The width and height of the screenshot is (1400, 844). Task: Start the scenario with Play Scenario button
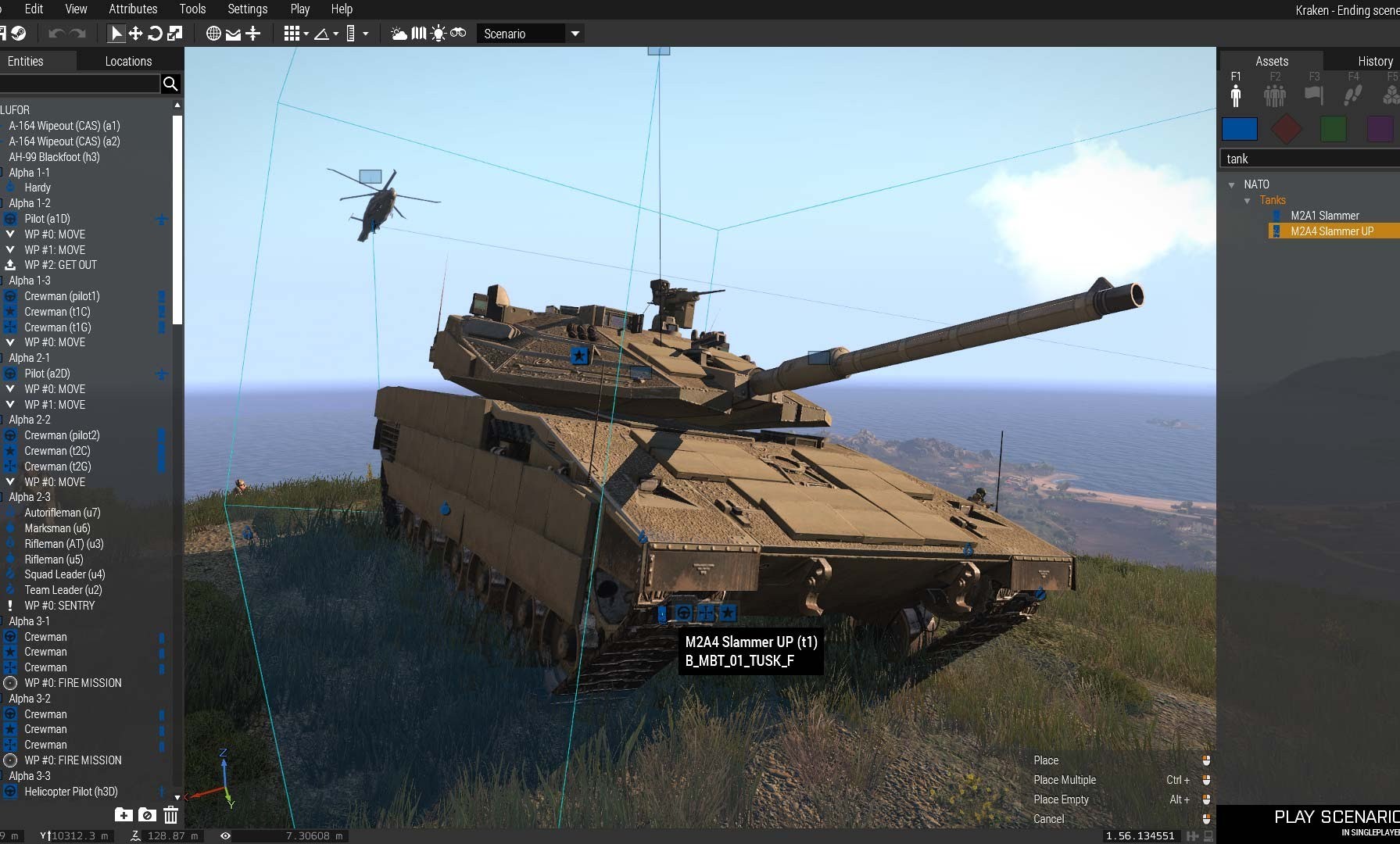1335,818
